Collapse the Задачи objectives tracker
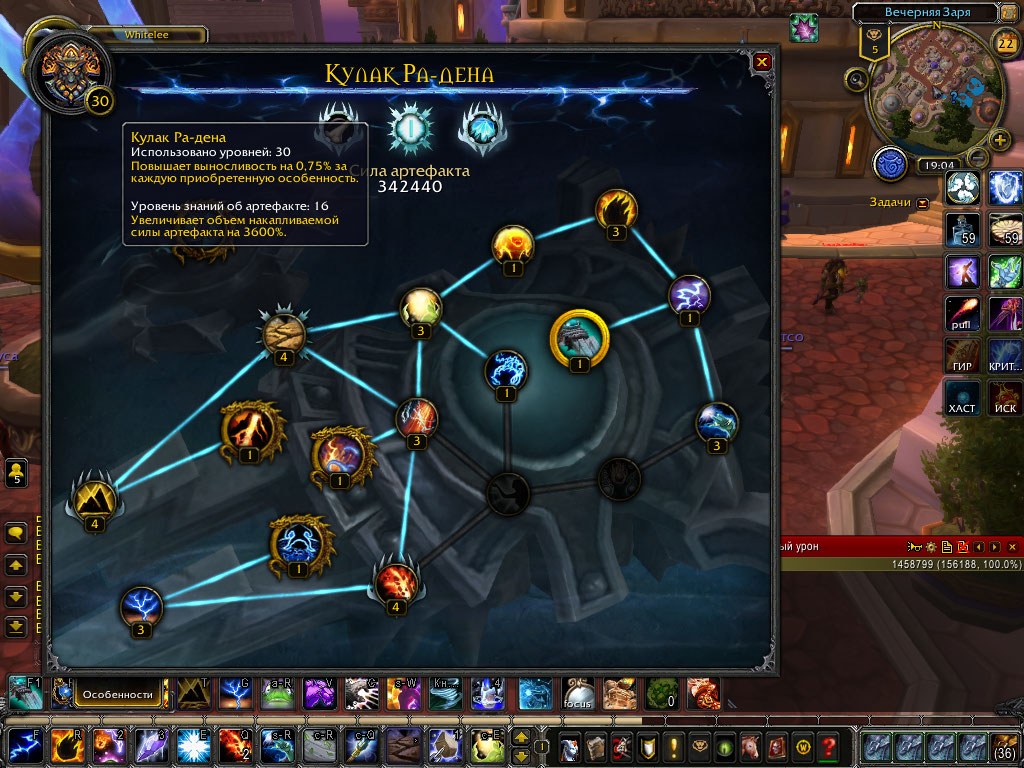The width and height of the screenshot is (1024, 768). point(922,203)
